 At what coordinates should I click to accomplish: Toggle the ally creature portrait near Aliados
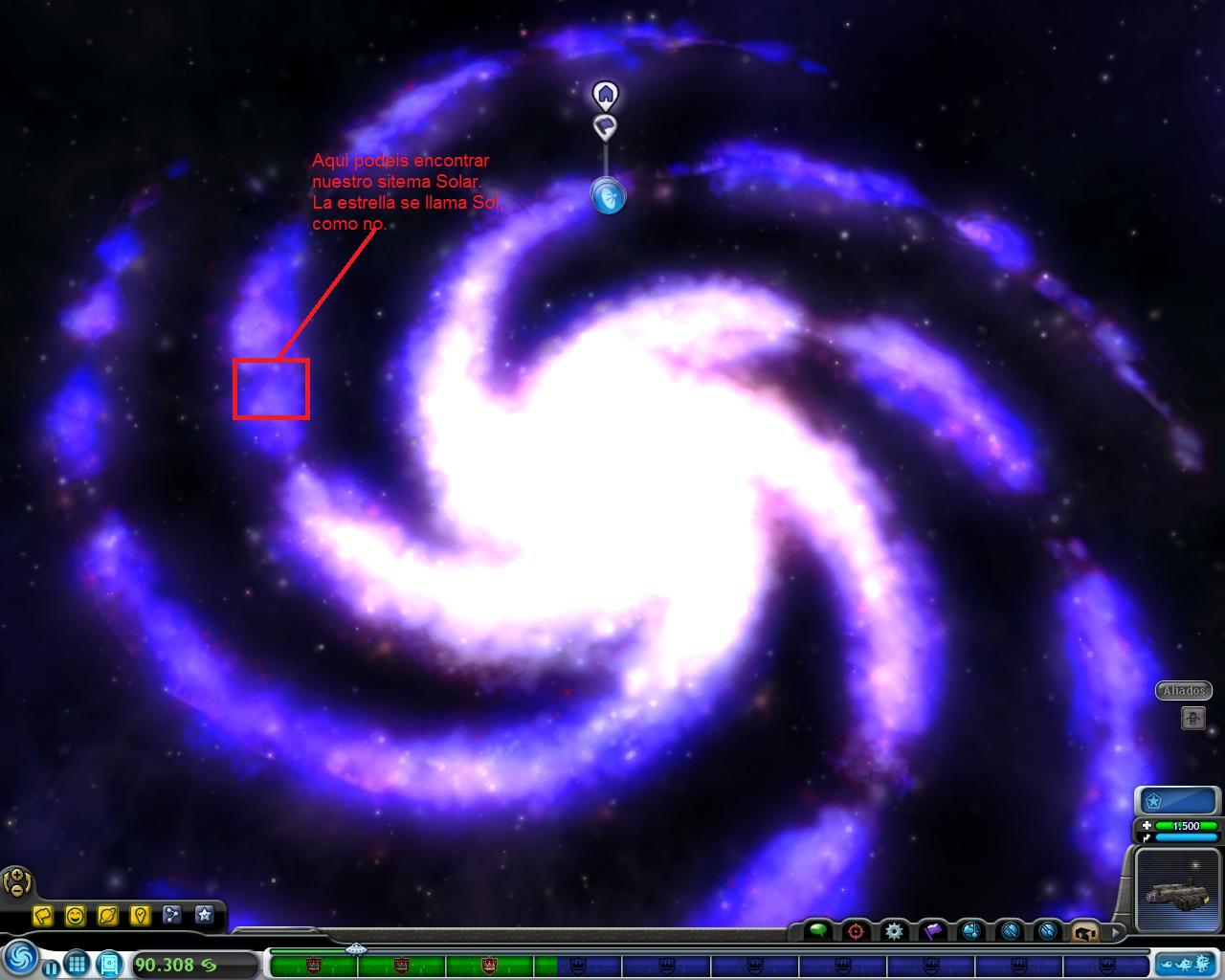click(1192, 717)
